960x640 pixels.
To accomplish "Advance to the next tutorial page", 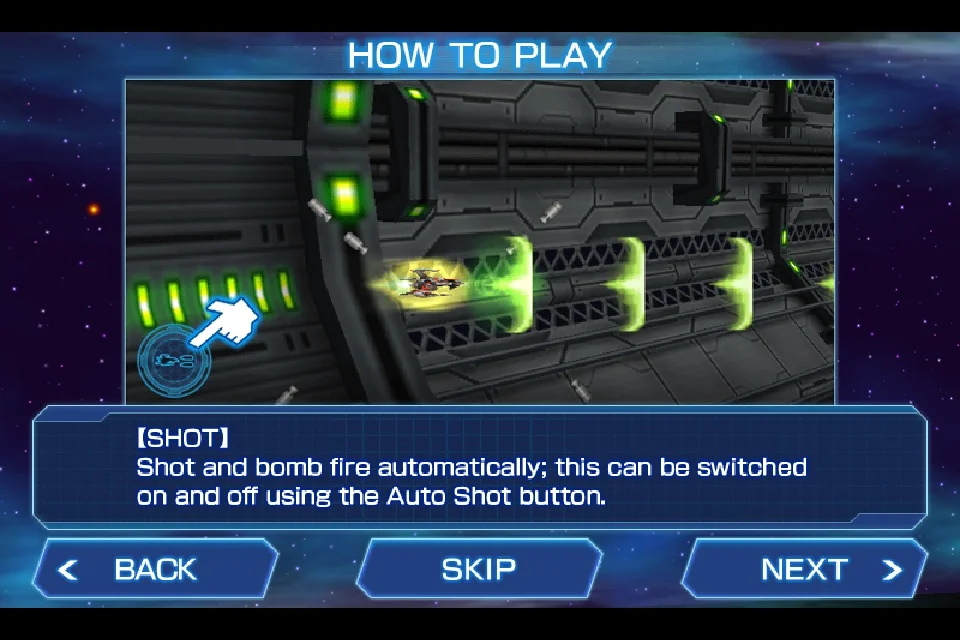I will [x=805, y=569].
